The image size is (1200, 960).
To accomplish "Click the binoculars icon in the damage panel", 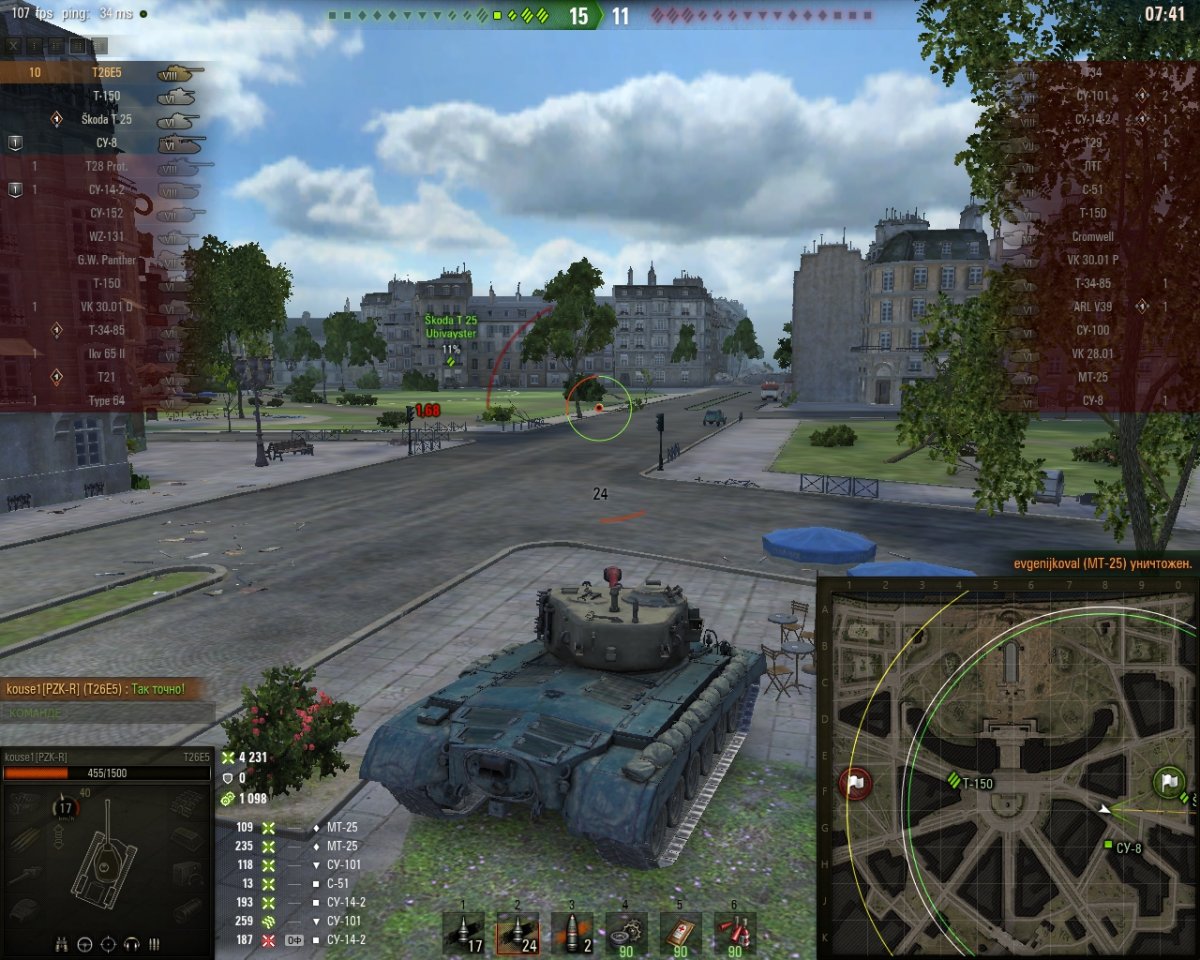I will tap(62, 943).
